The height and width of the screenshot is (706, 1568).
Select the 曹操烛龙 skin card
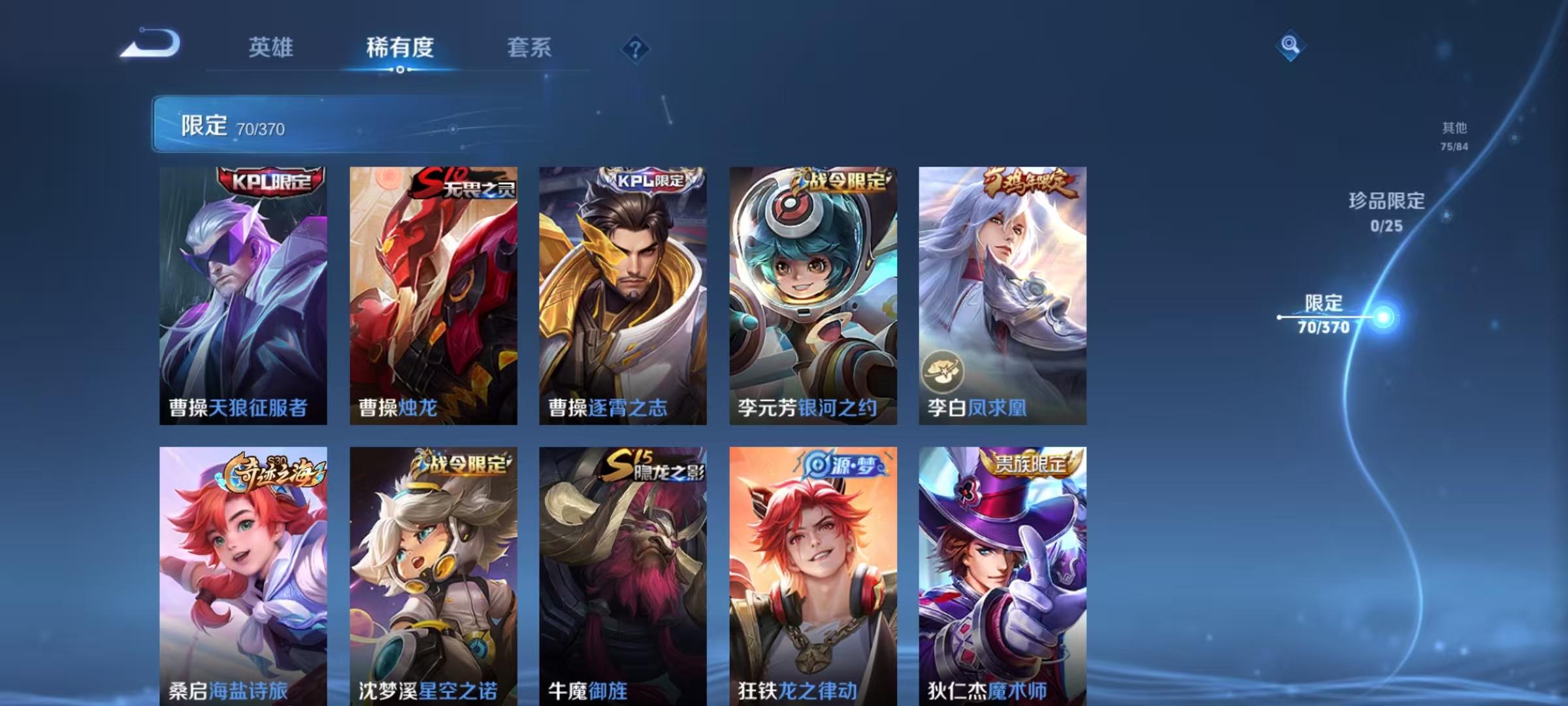point(433,294)
